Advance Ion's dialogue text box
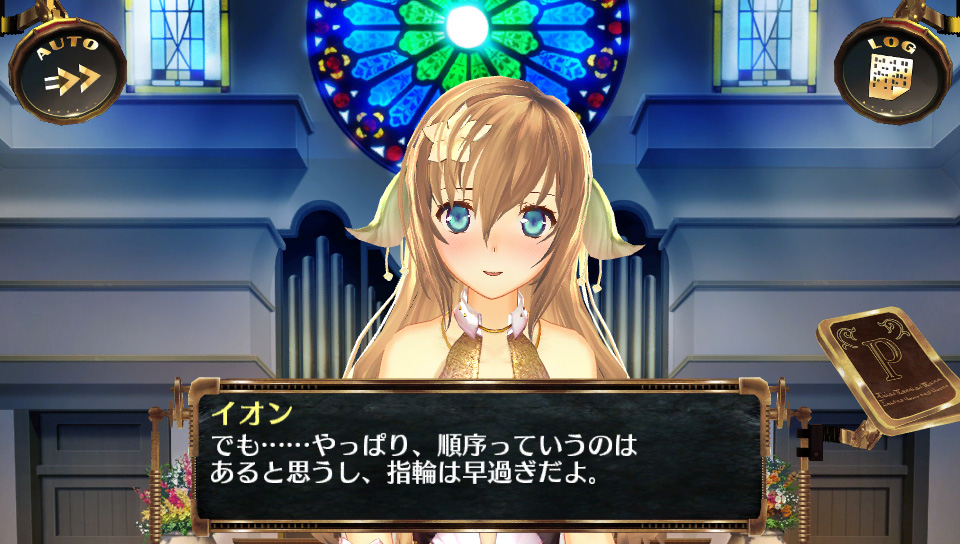This screenshot has width=960, height=544. click(479, 455)
